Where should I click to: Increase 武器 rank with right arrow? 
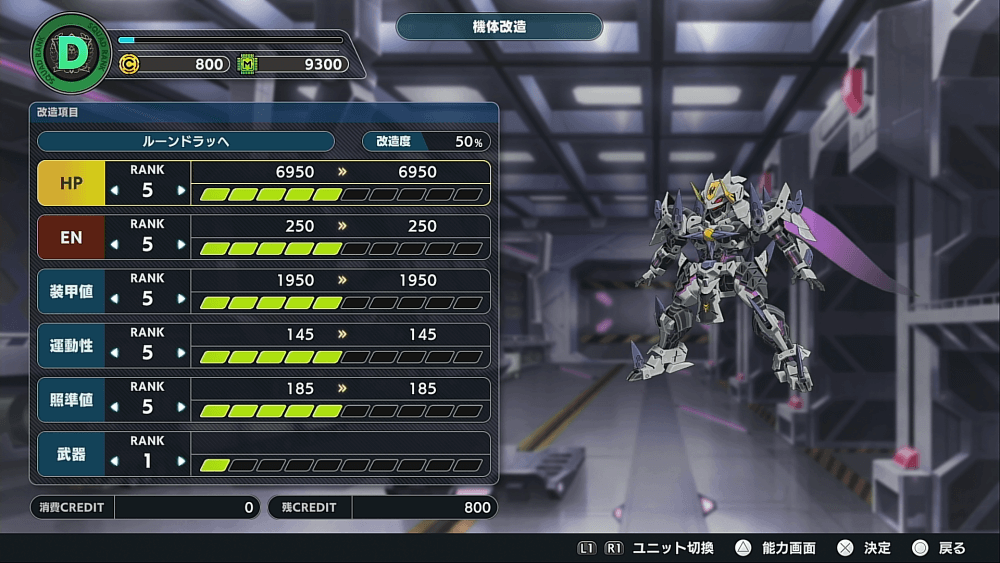tap(181, 461)
